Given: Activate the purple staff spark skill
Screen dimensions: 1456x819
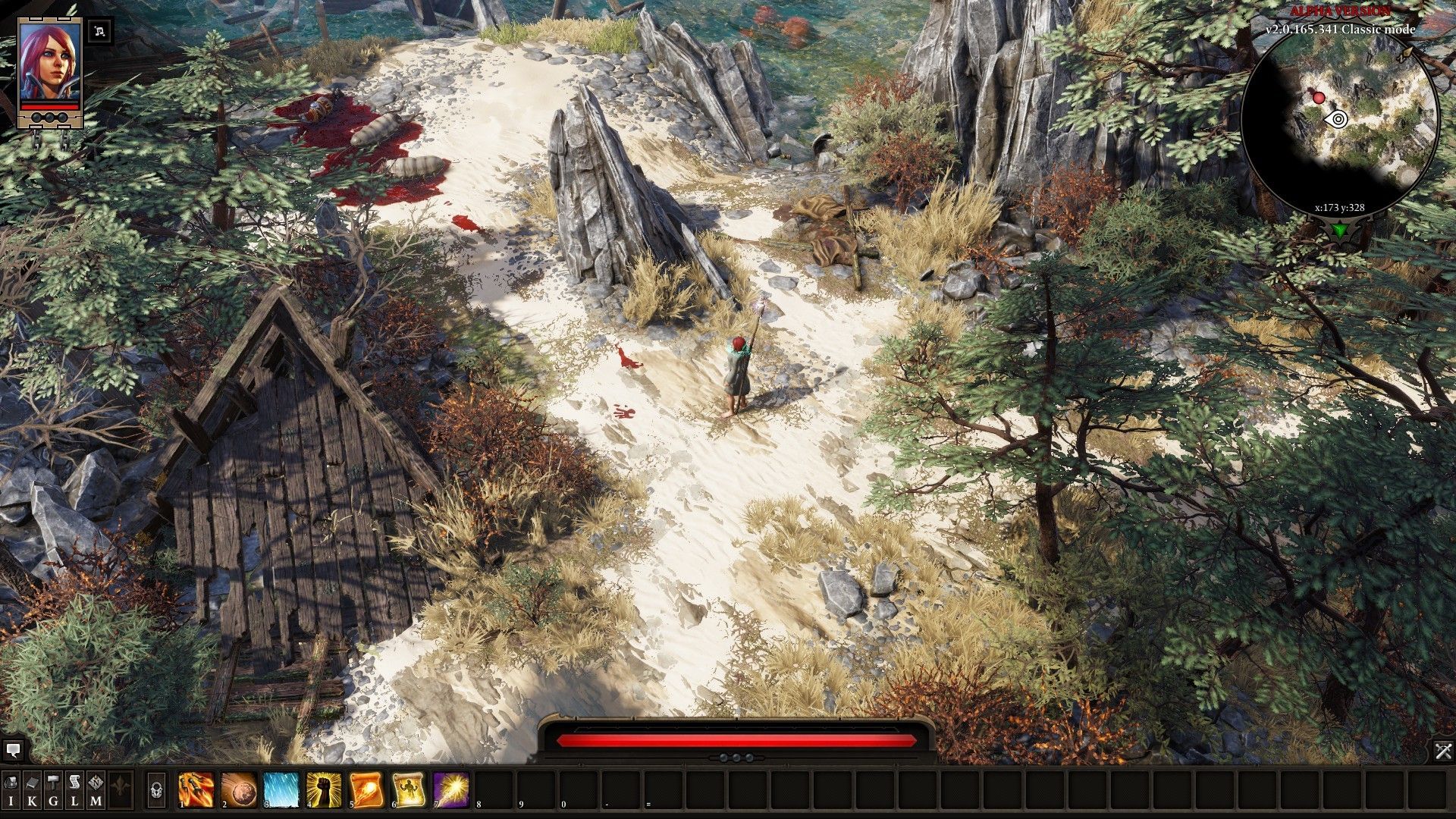Looking at the screenshot, I should [451, 789].
